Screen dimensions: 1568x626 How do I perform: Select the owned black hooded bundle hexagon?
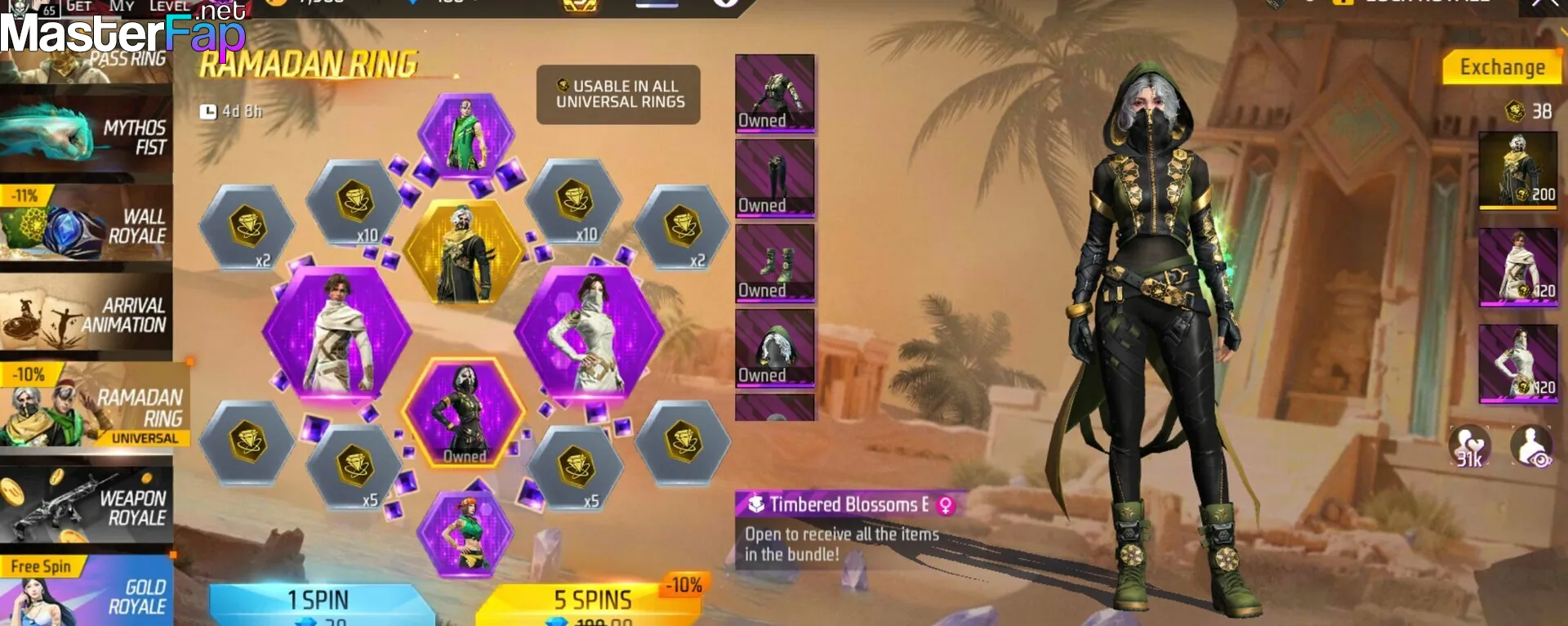coord(464,414)
